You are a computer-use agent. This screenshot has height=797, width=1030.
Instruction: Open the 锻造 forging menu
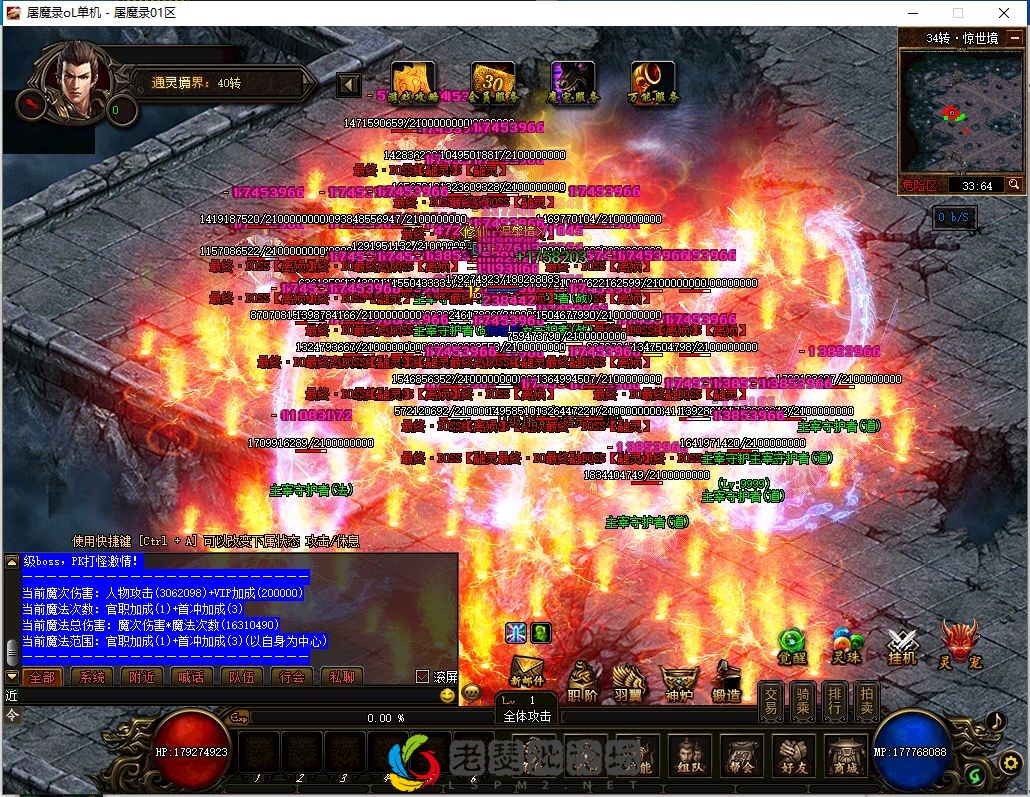click(726, 683)
